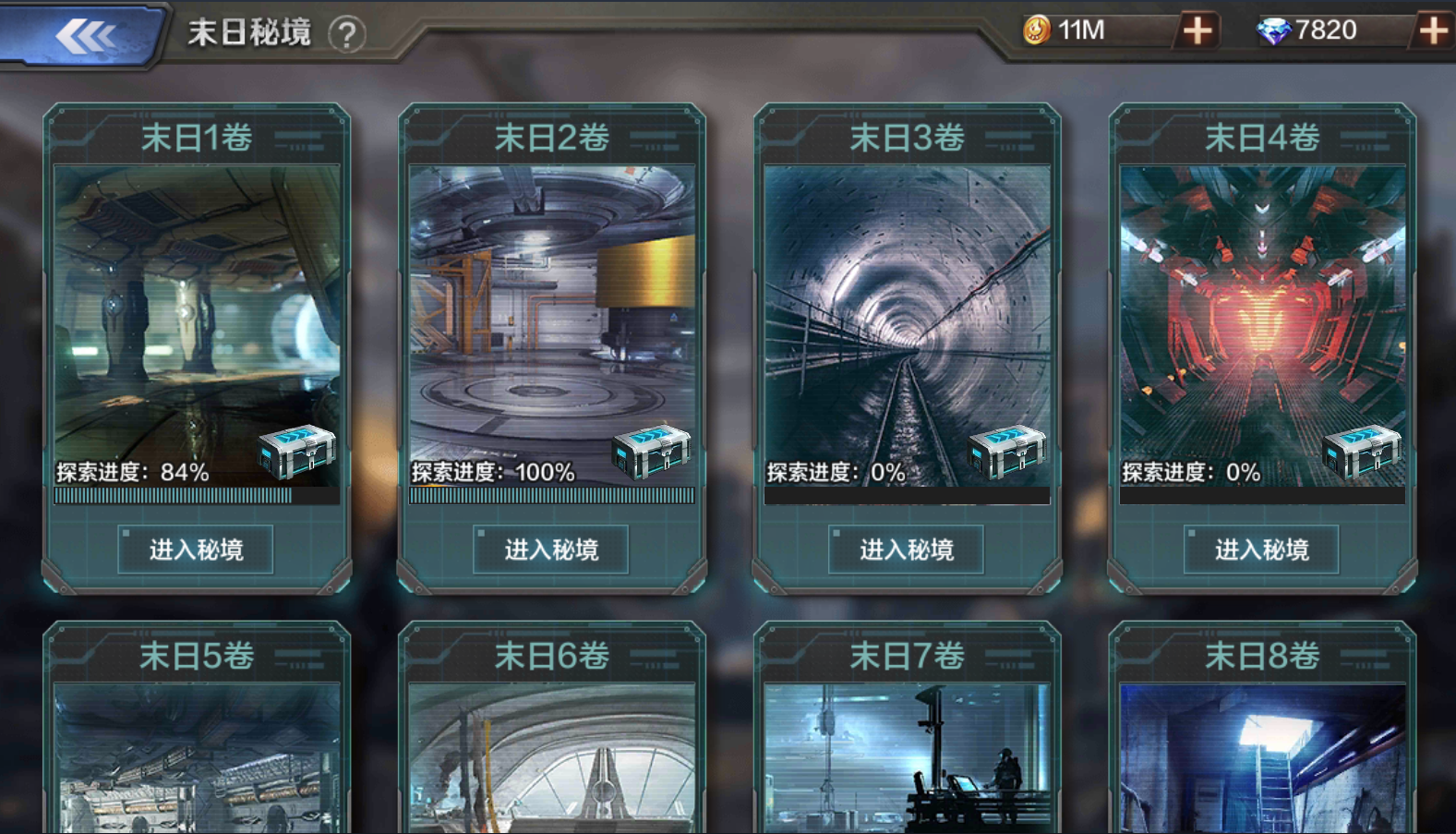1456x834 pixels.
Task: Select the 末日5卷 chapter card
Action: [195, 730]
